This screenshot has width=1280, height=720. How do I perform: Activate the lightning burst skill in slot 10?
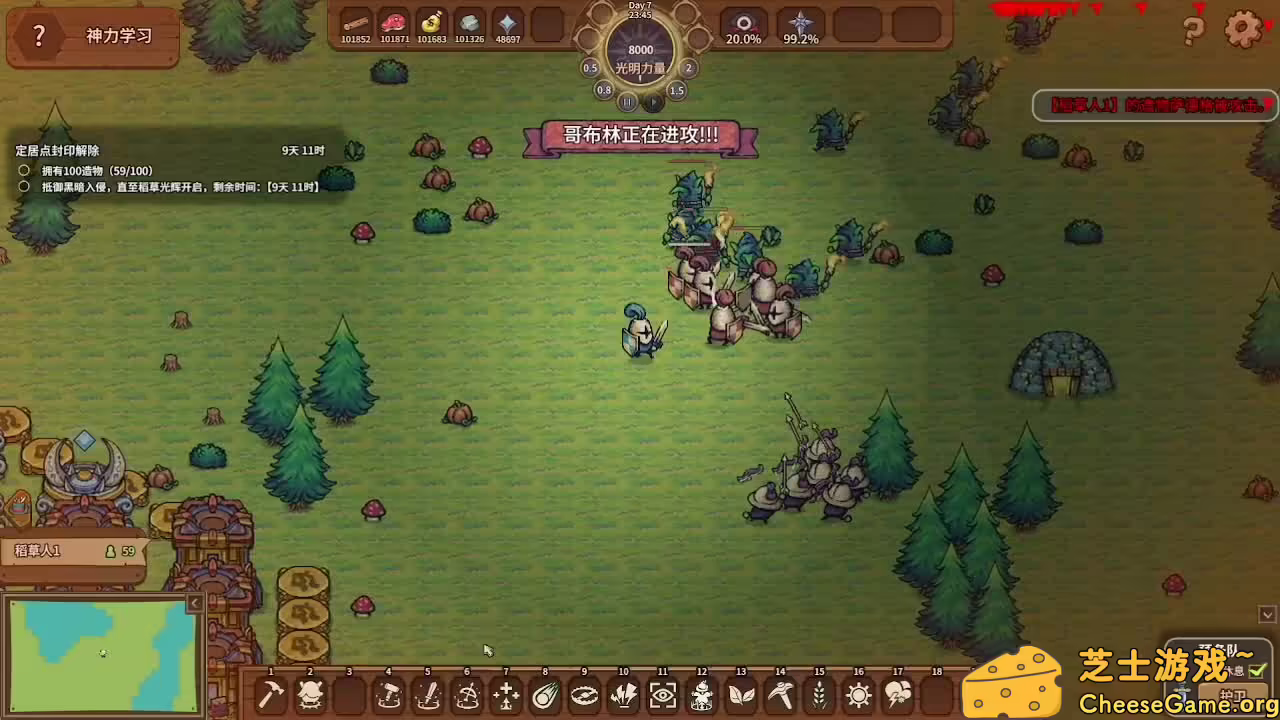click(622, 695)
